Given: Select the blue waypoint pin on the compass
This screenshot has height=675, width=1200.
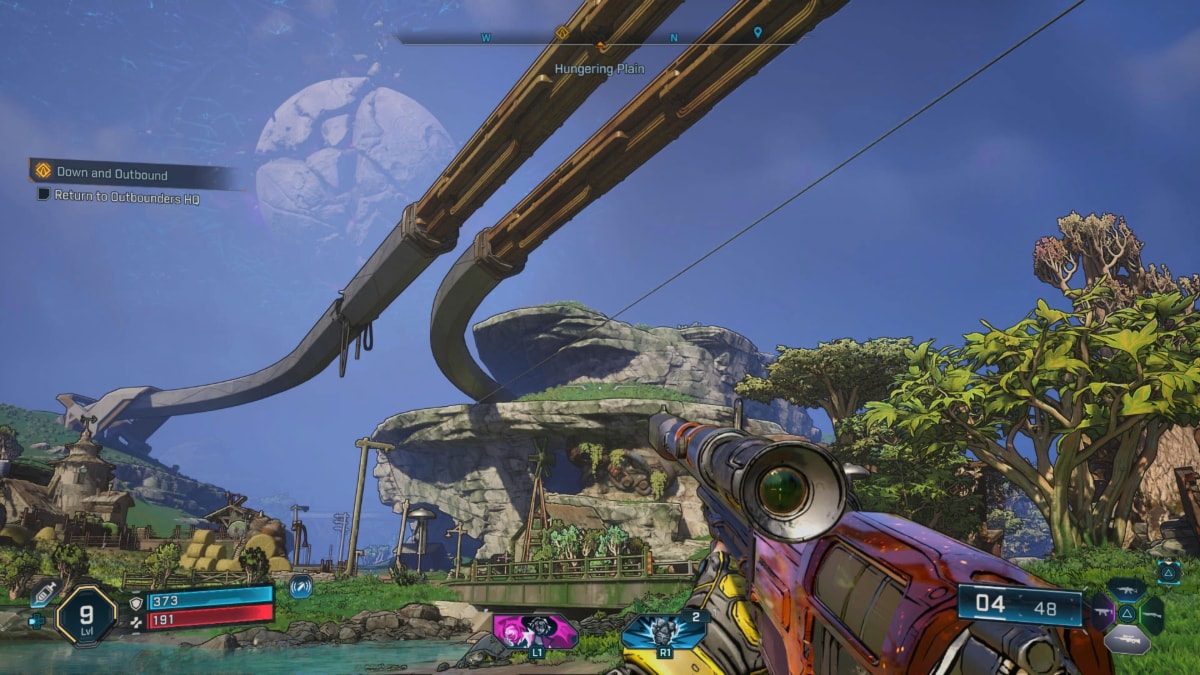Looking at the screenshot, I should coord(757,33).
